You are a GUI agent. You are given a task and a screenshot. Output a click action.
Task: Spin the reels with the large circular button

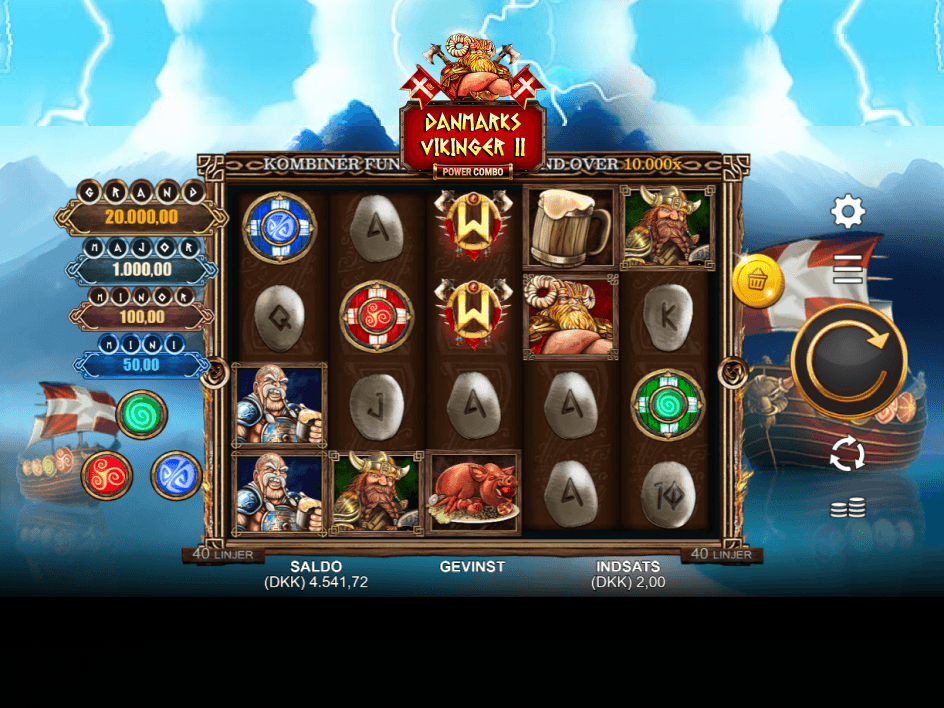point(848,361)
